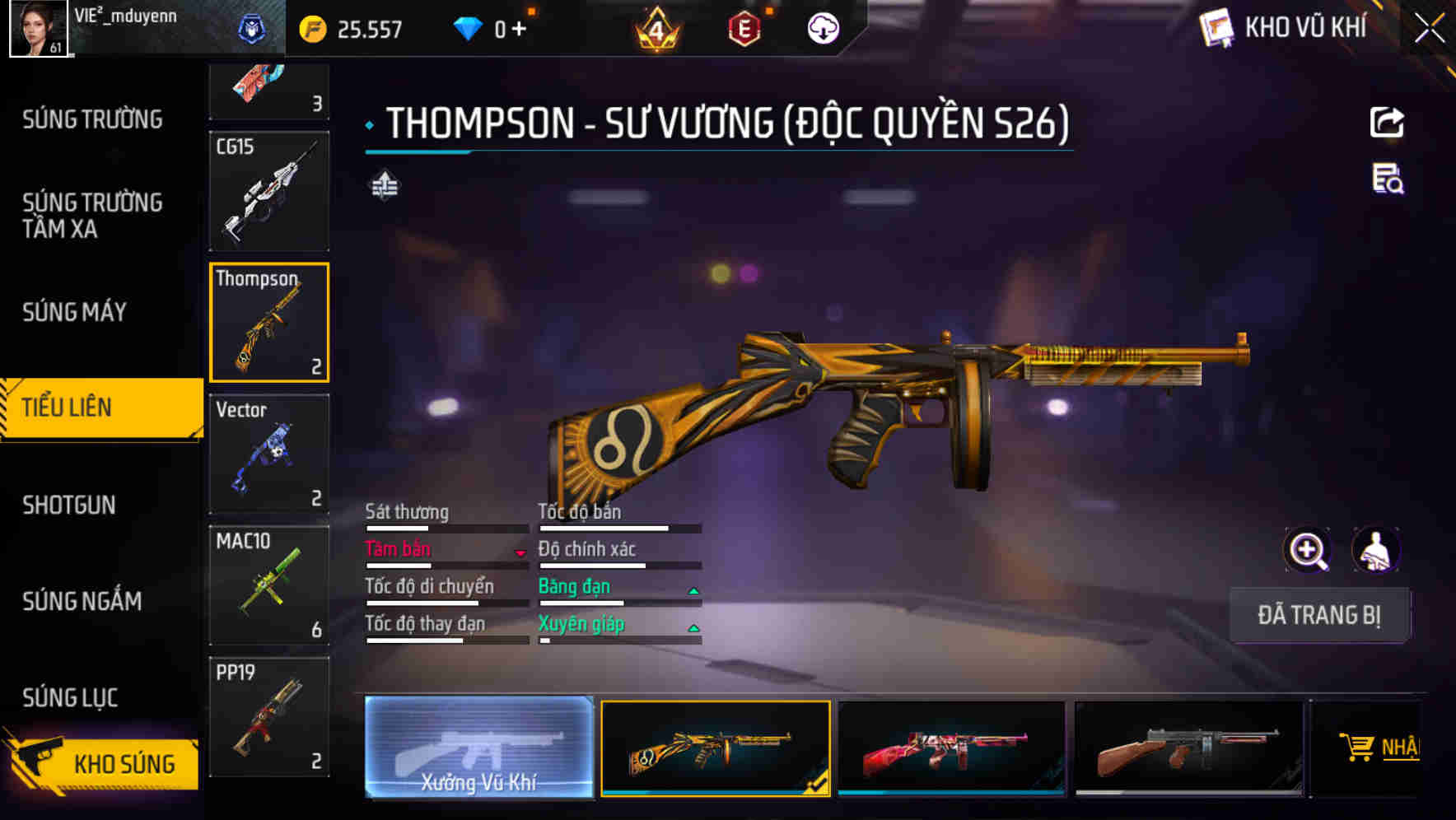Click the magnifier to zoom weapon preview
Image resolution: width=1456 pixels, height=820 pixels.
click(x=1308, y=550)
